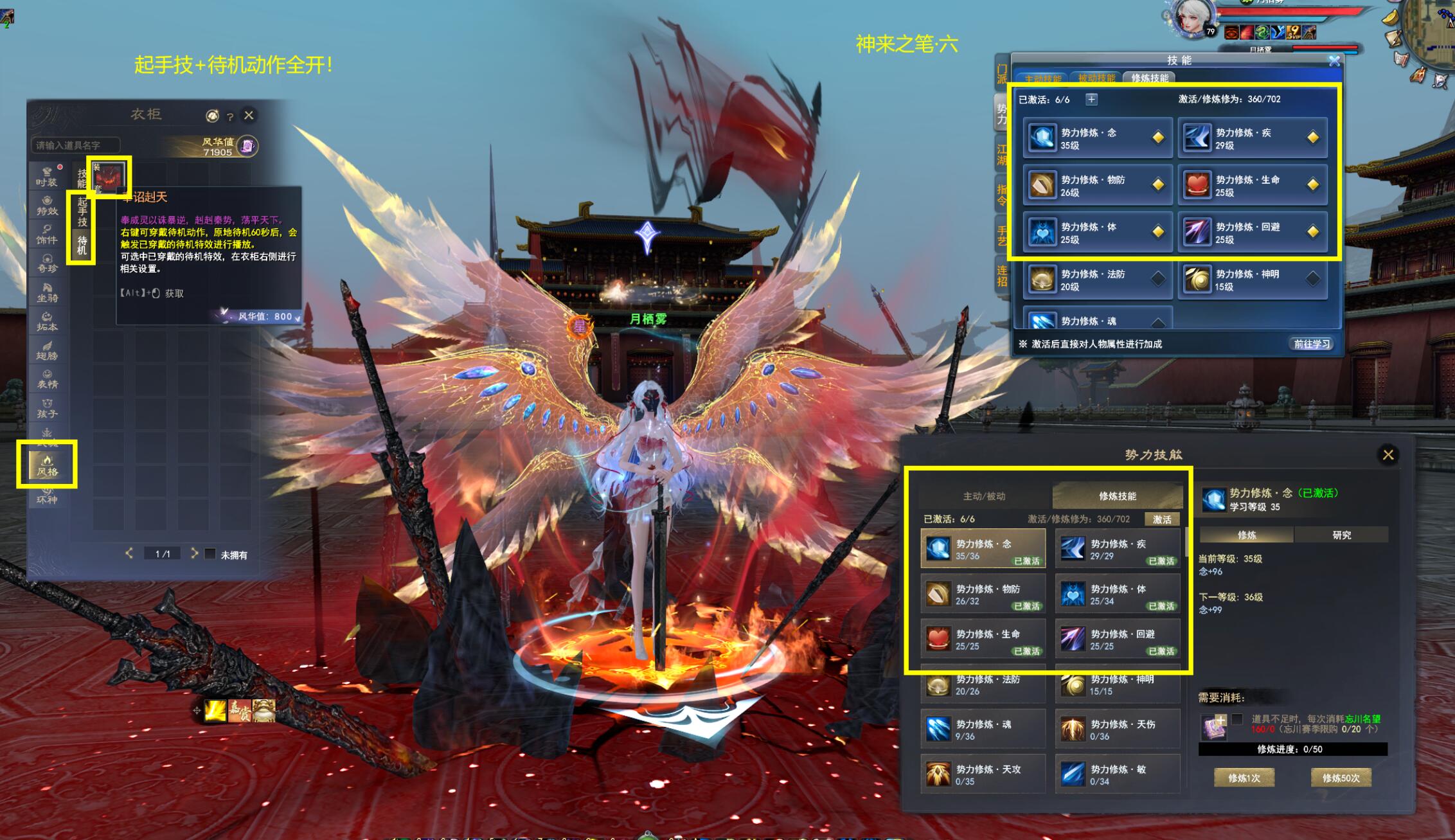Switch to the 被动技能 tab
The width and height of the screenshot is (1455, 840).
click(x=1096, y=78)
